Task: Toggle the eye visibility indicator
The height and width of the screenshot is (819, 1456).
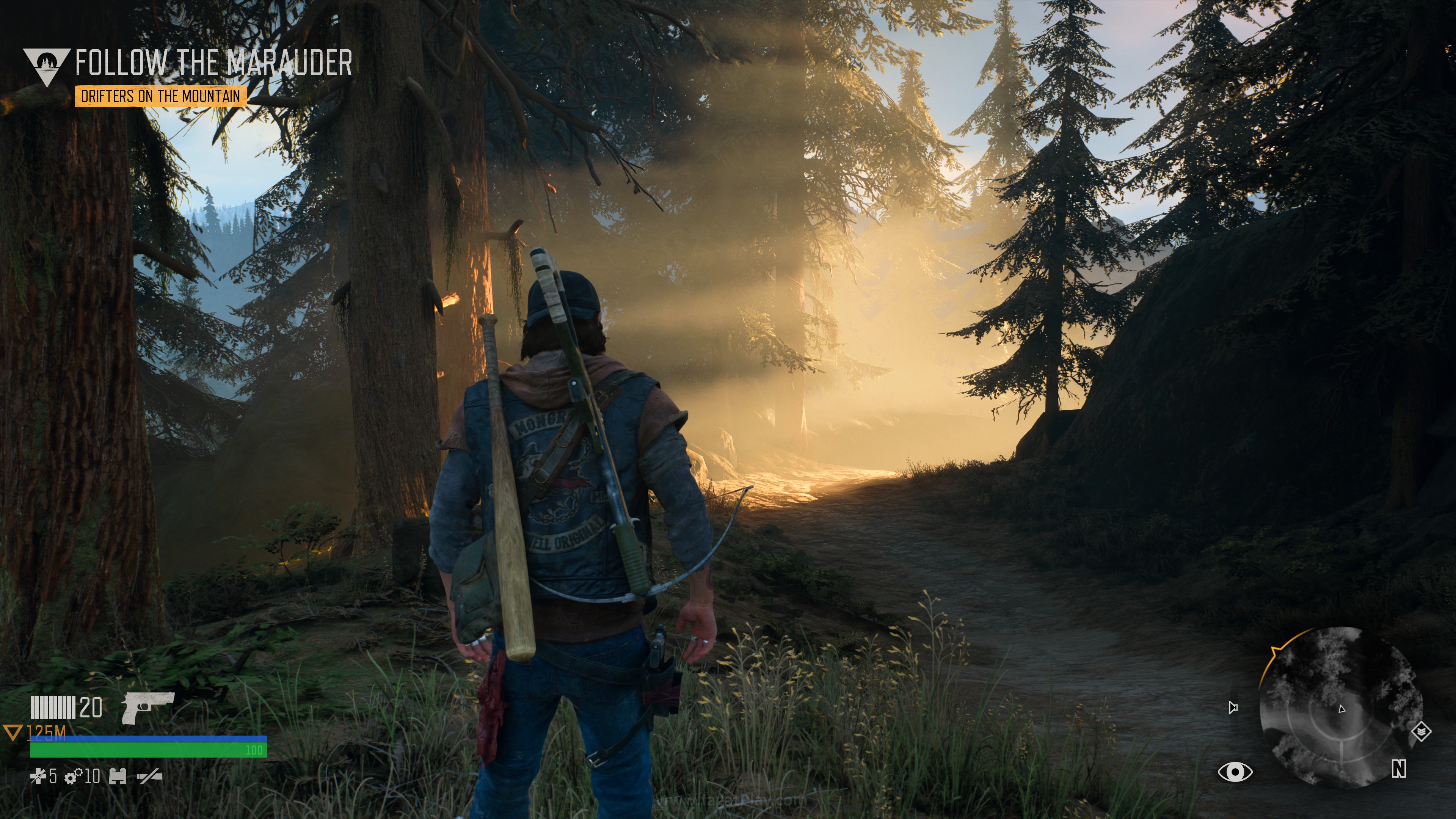Action: click(1235, 772)
